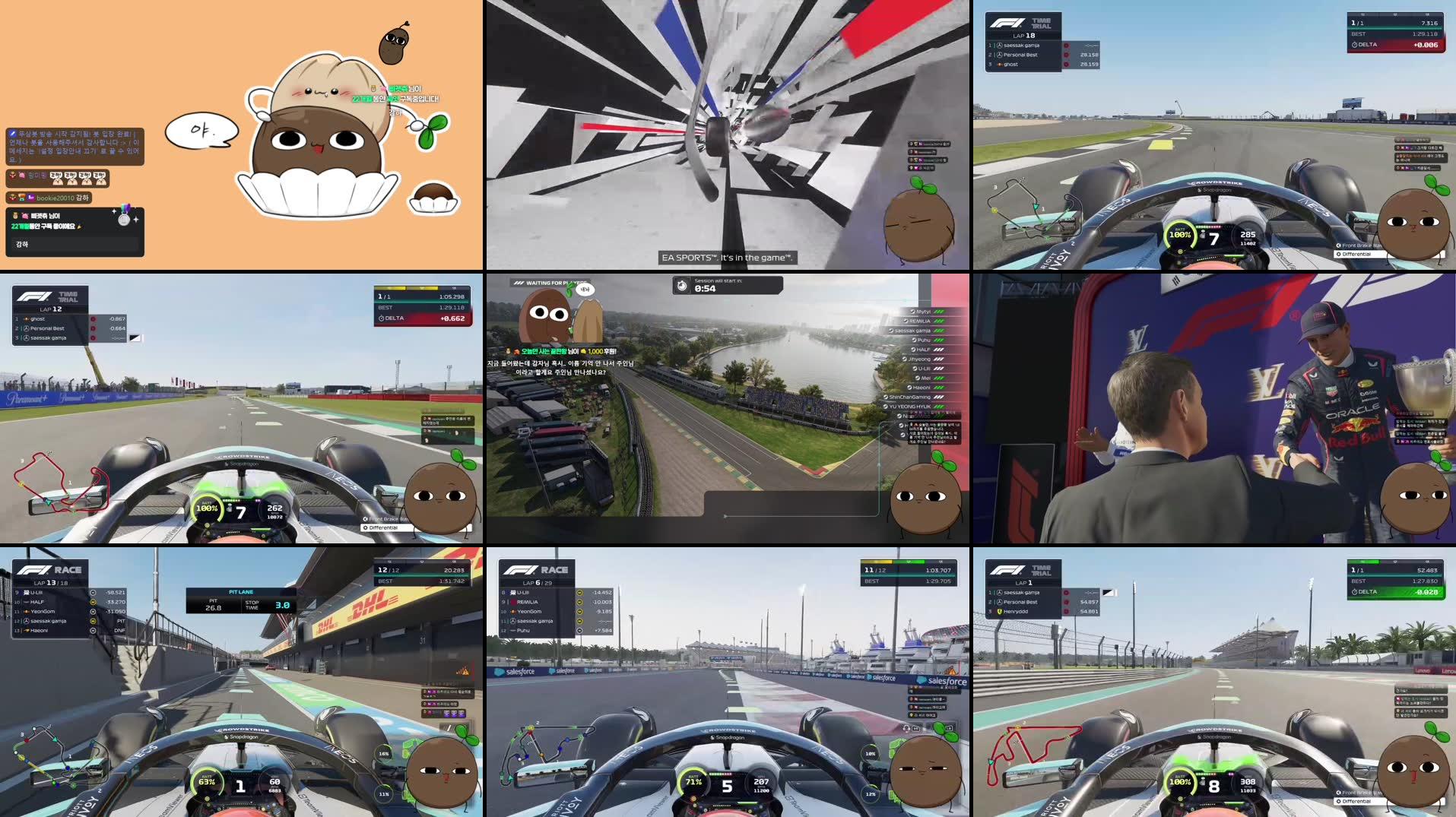1456x817 pixels.
Task: Select the Mercedes icon beside Personal Best
Action: click(999, 54)
